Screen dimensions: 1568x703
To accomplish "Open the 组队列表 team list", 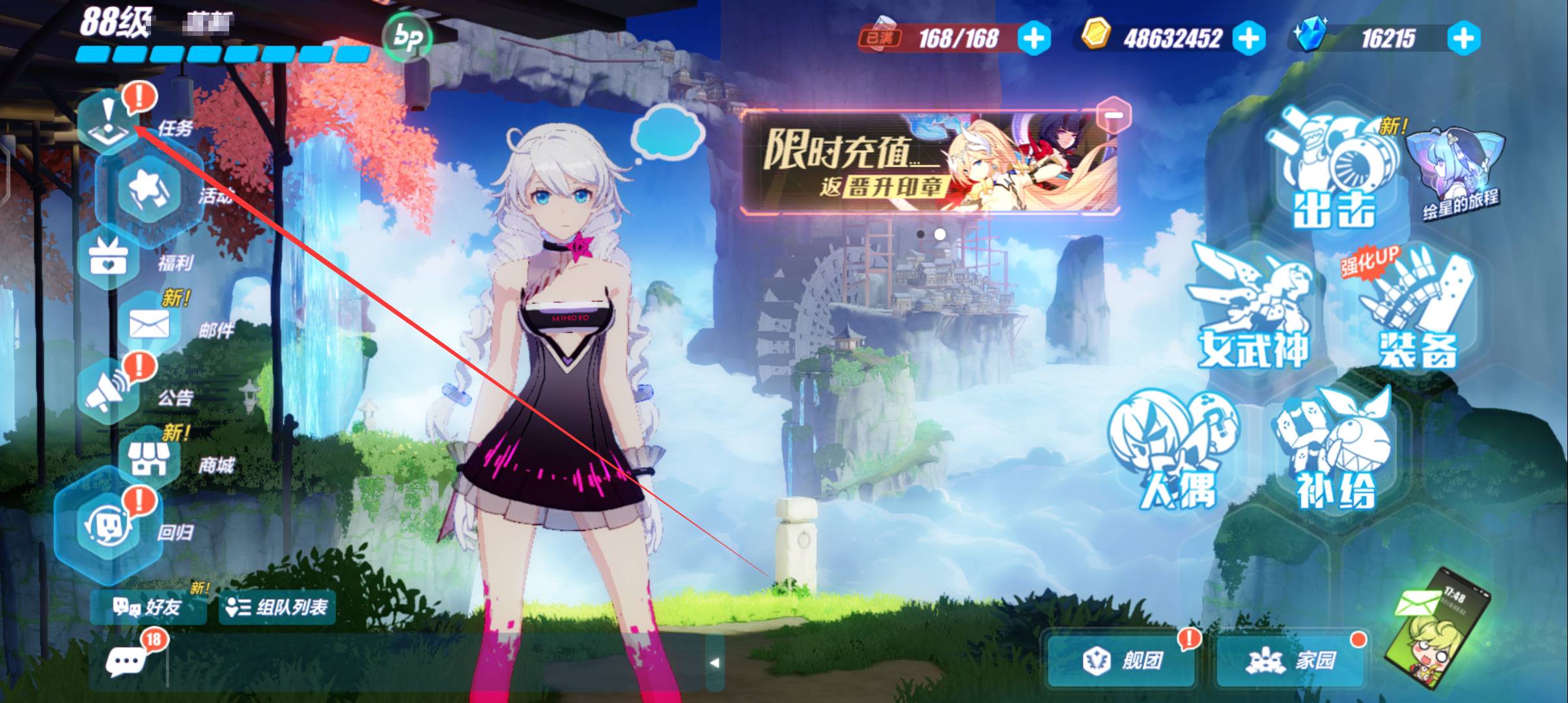I will [x=277, y=607].
